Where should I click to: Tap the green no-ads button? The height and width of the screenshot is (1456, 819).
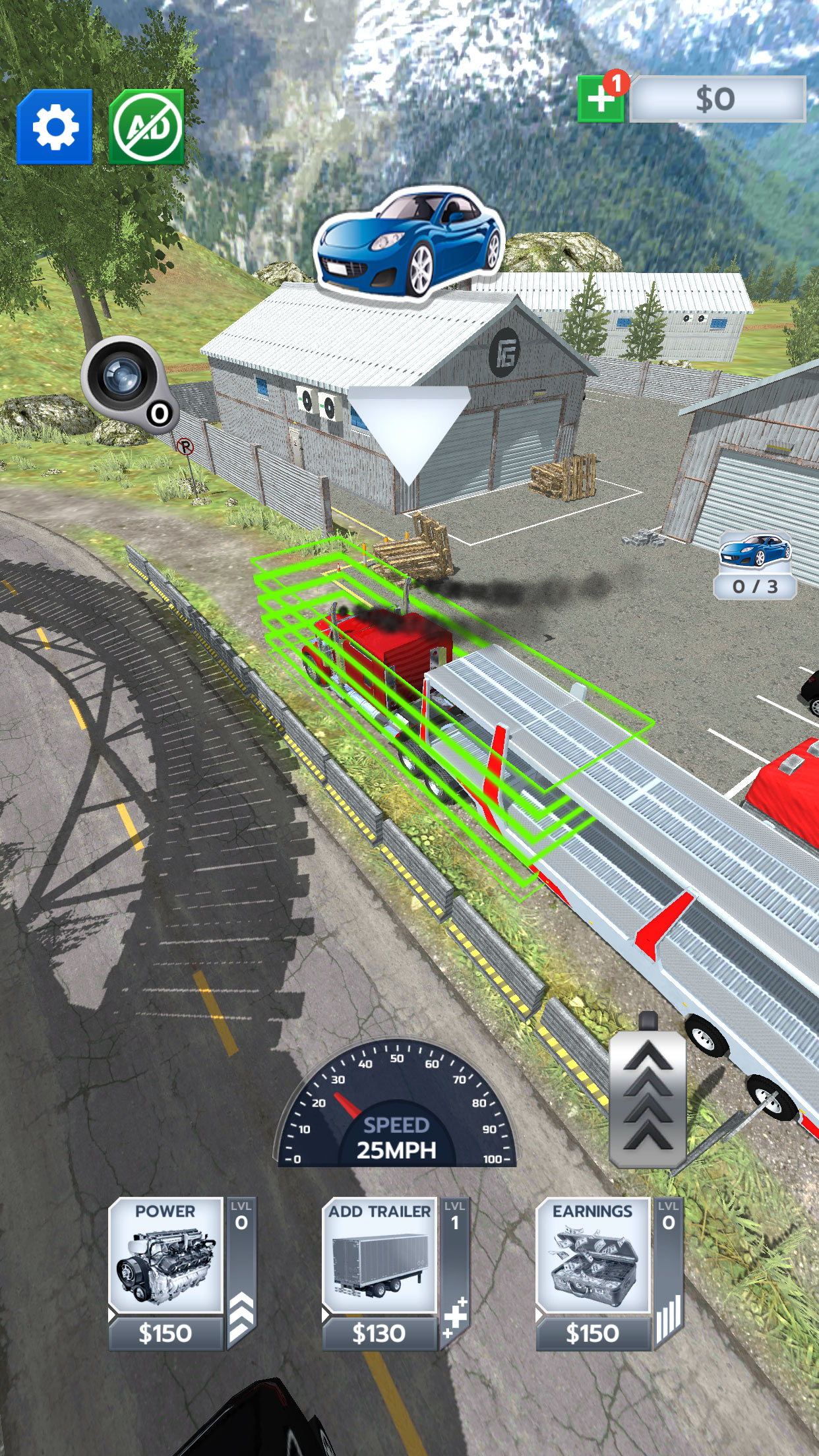[146, 127]
